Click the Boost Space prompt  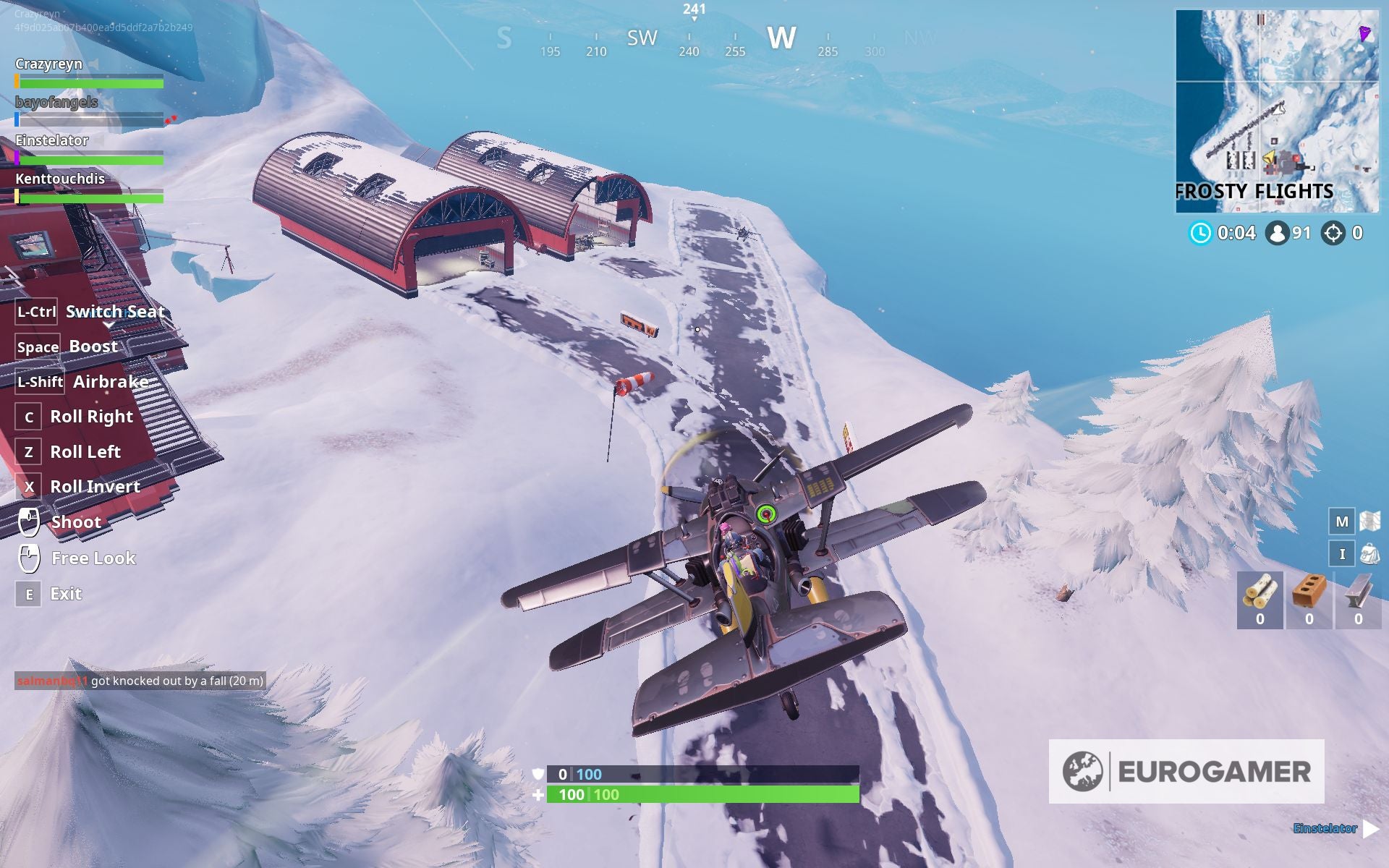[x=38, y=346]
